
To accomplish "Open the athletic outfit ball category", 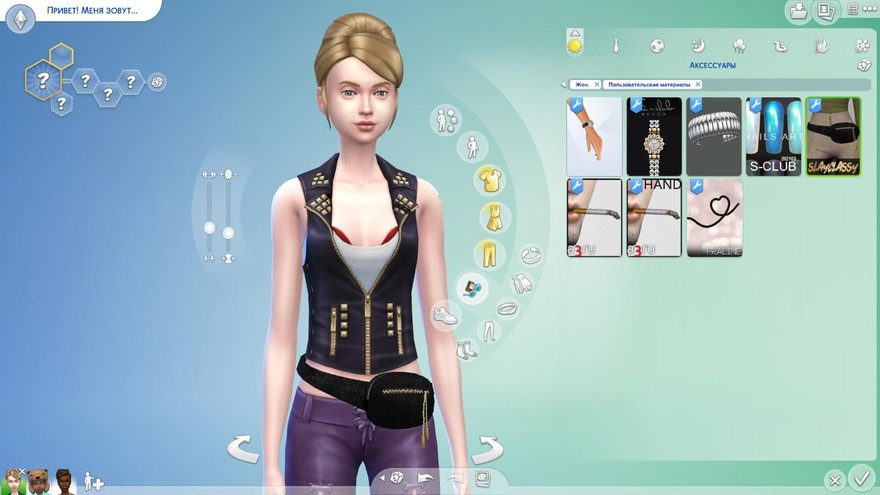I will [657, 45].
